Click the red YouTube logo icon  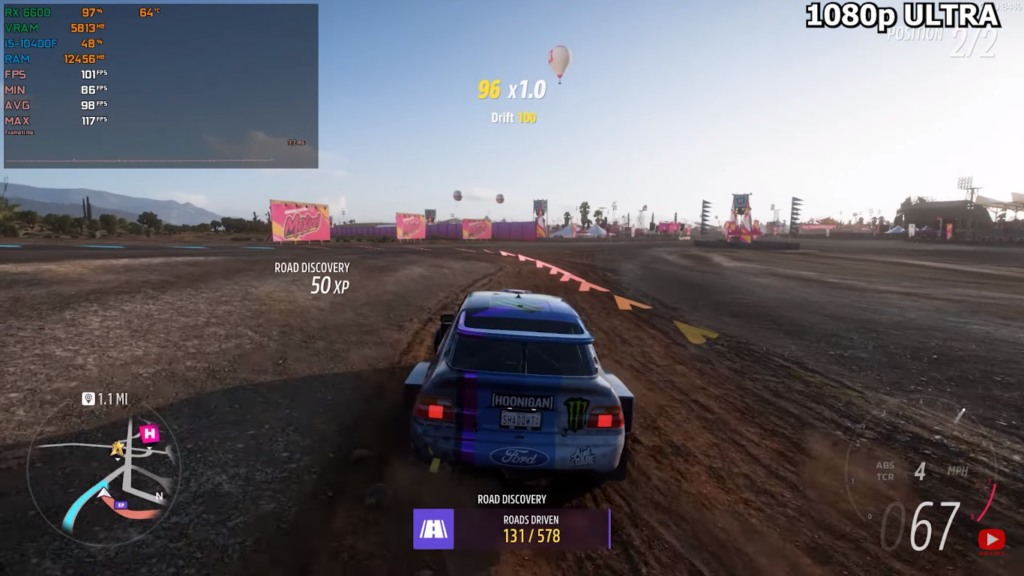click(991, 541)
